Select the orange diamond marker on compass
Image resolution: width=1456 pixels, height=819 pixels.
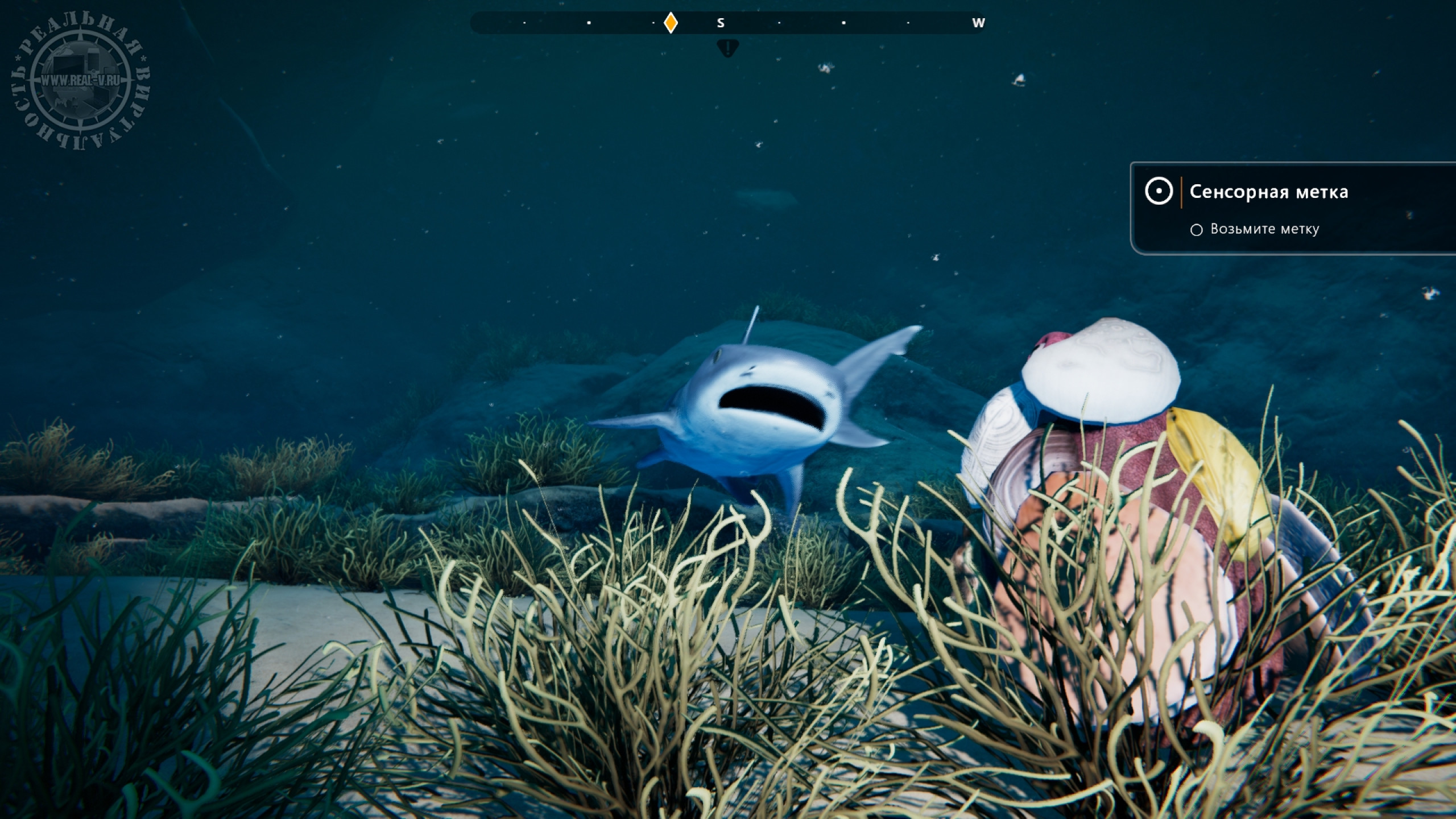coord(671,23)
